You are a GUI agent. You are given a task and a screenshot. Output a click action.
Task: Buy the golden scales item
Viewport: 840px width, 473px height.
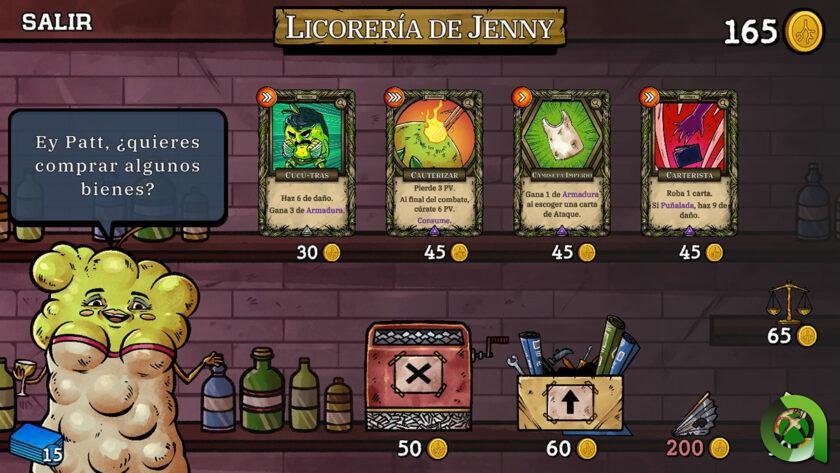[788, 303]
